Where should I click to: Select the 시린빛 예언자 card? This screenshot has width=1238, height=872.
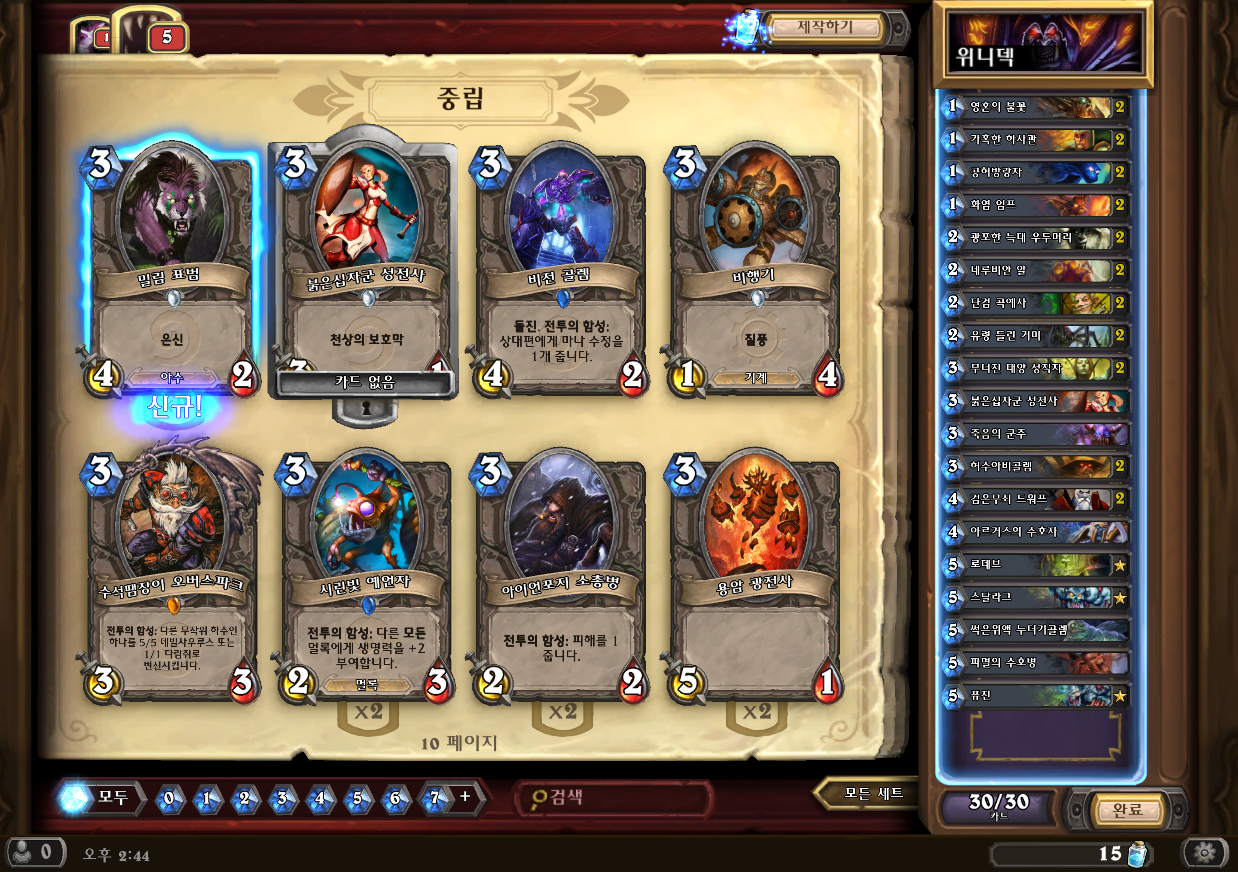point(365,580)
